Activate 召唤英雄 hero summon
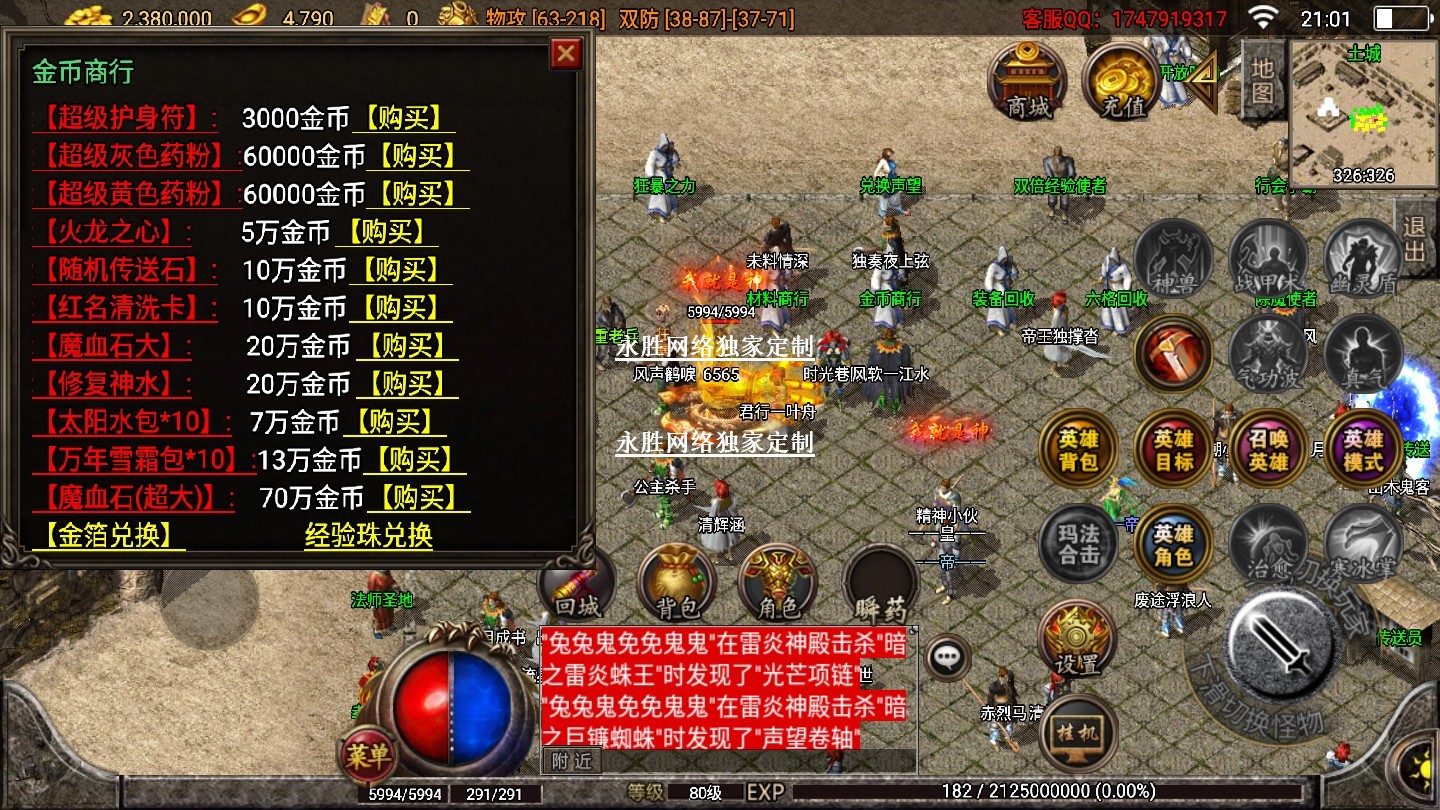Image resolution: width=1440 pixels, height=810 pixels. point(1268,450)
